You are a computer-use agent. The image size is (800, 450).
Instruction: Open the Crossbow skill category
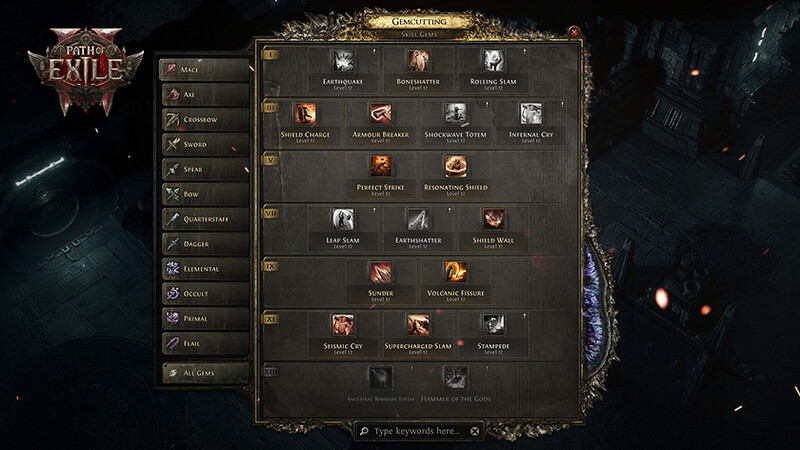(x=206, y=120)
